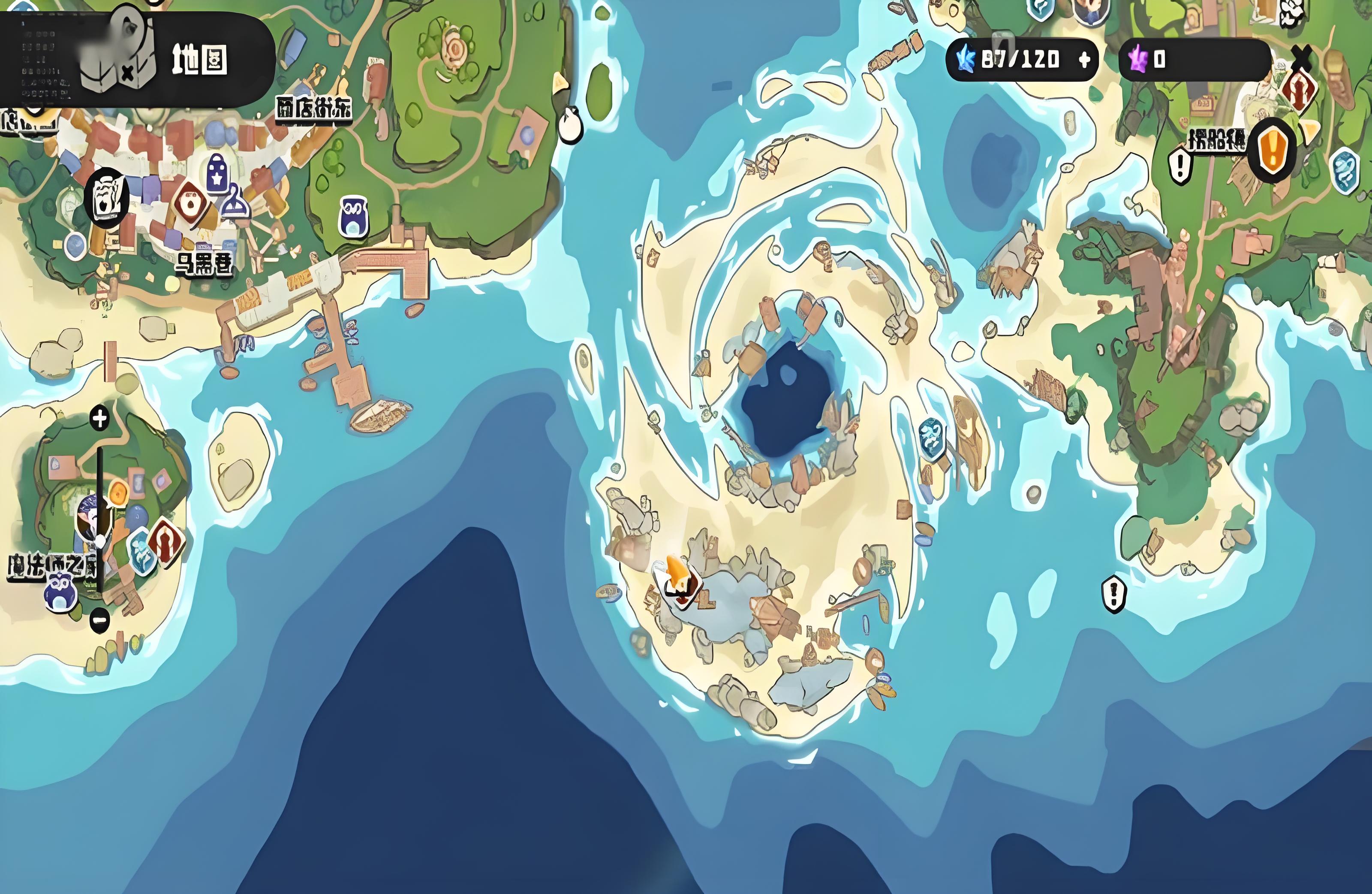Select the blue teleport marker beside the whirlpool island

point(931,438)
